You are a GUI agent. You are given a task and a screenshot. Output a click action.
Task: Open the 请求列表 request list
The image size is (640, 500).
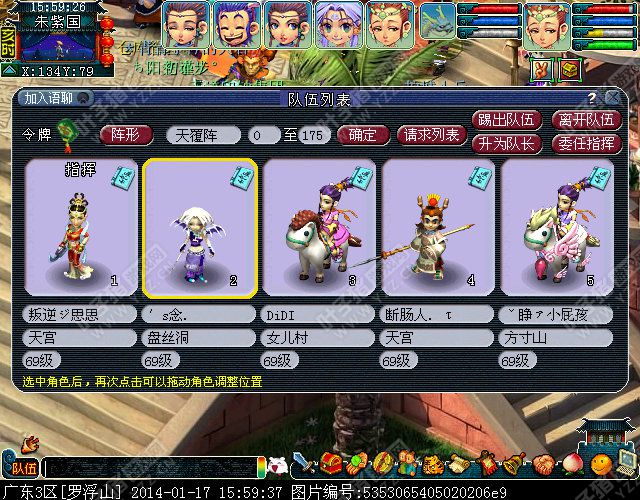(431, 135)
